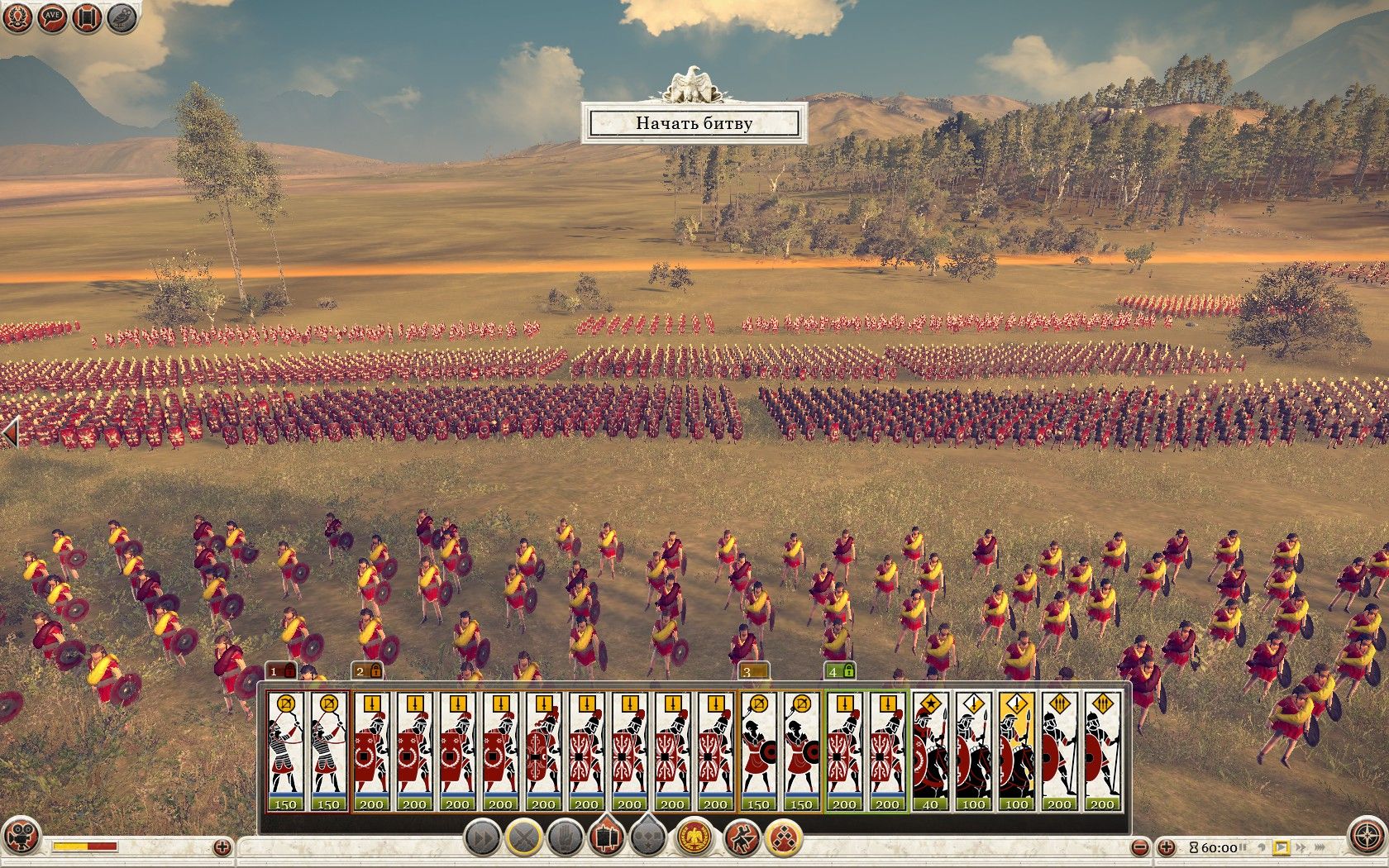The image size is (1389, 868).
Task: Toggle the crossed swords melee mode button
Action: pos(523,838)
